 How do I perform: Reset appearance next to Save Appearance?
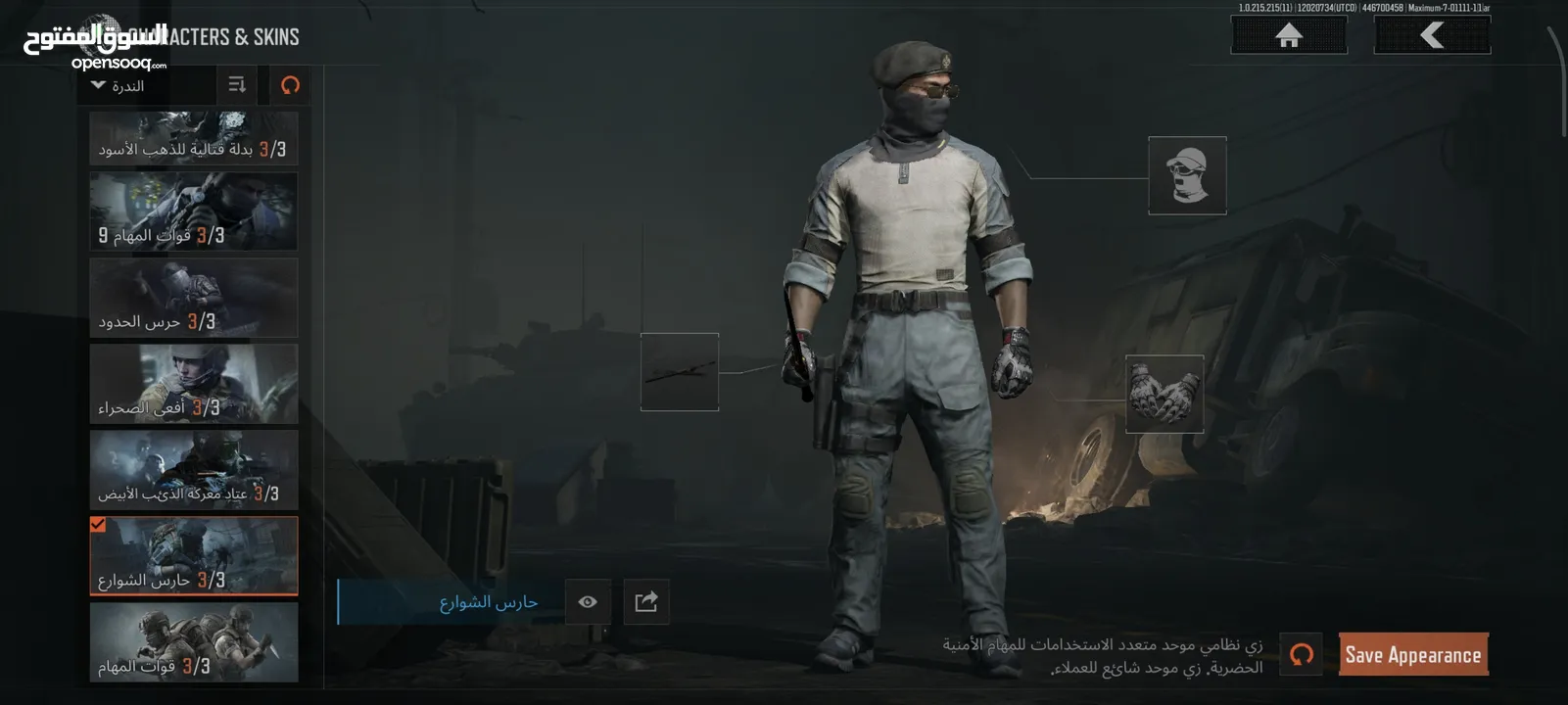1301,654
